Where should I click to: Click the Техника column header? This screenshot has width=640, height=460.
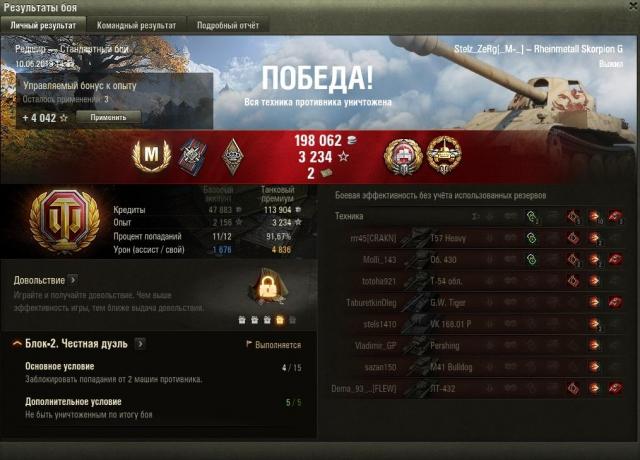(350, 216)
